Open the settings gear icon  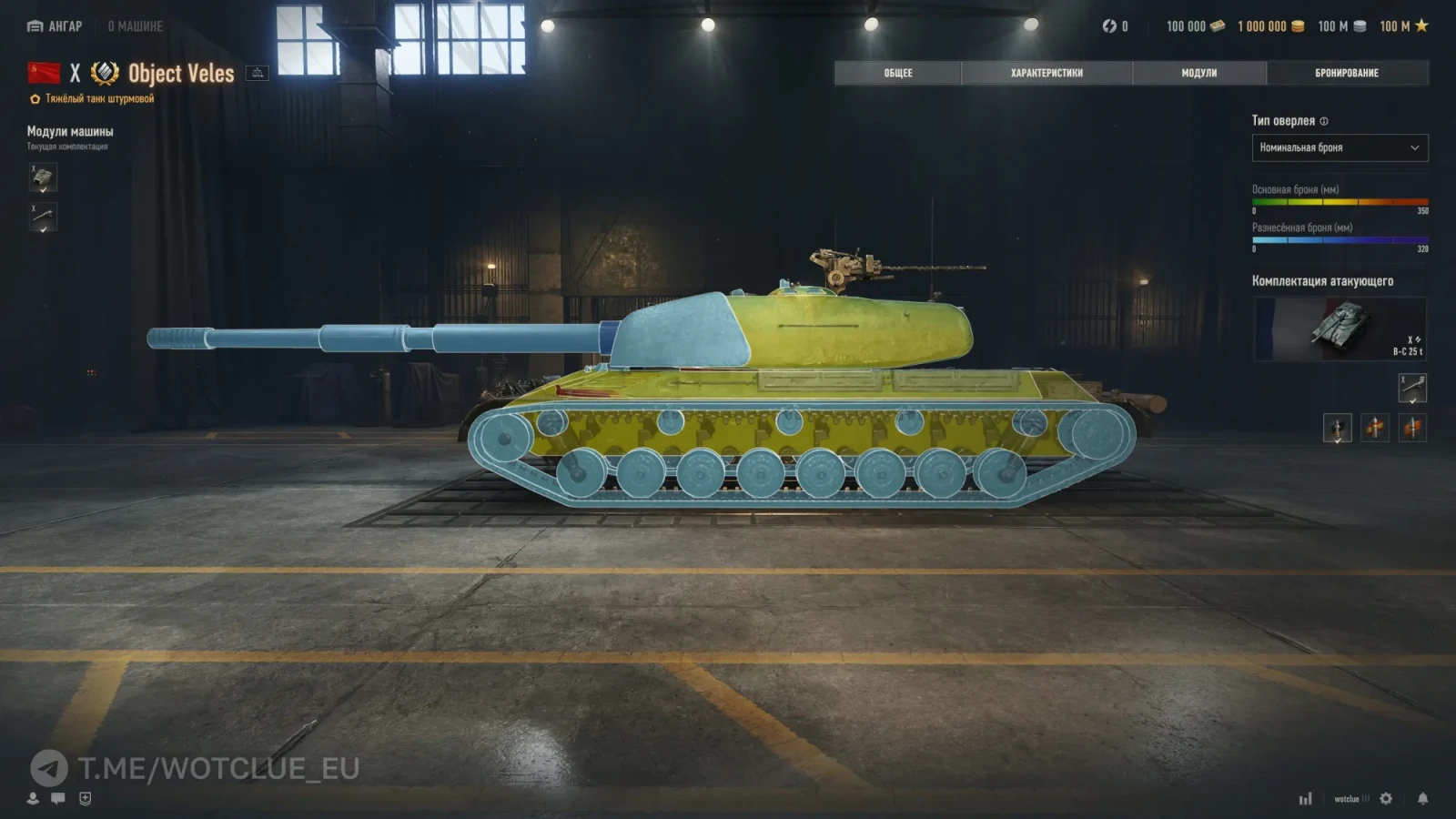point(1385,798)
